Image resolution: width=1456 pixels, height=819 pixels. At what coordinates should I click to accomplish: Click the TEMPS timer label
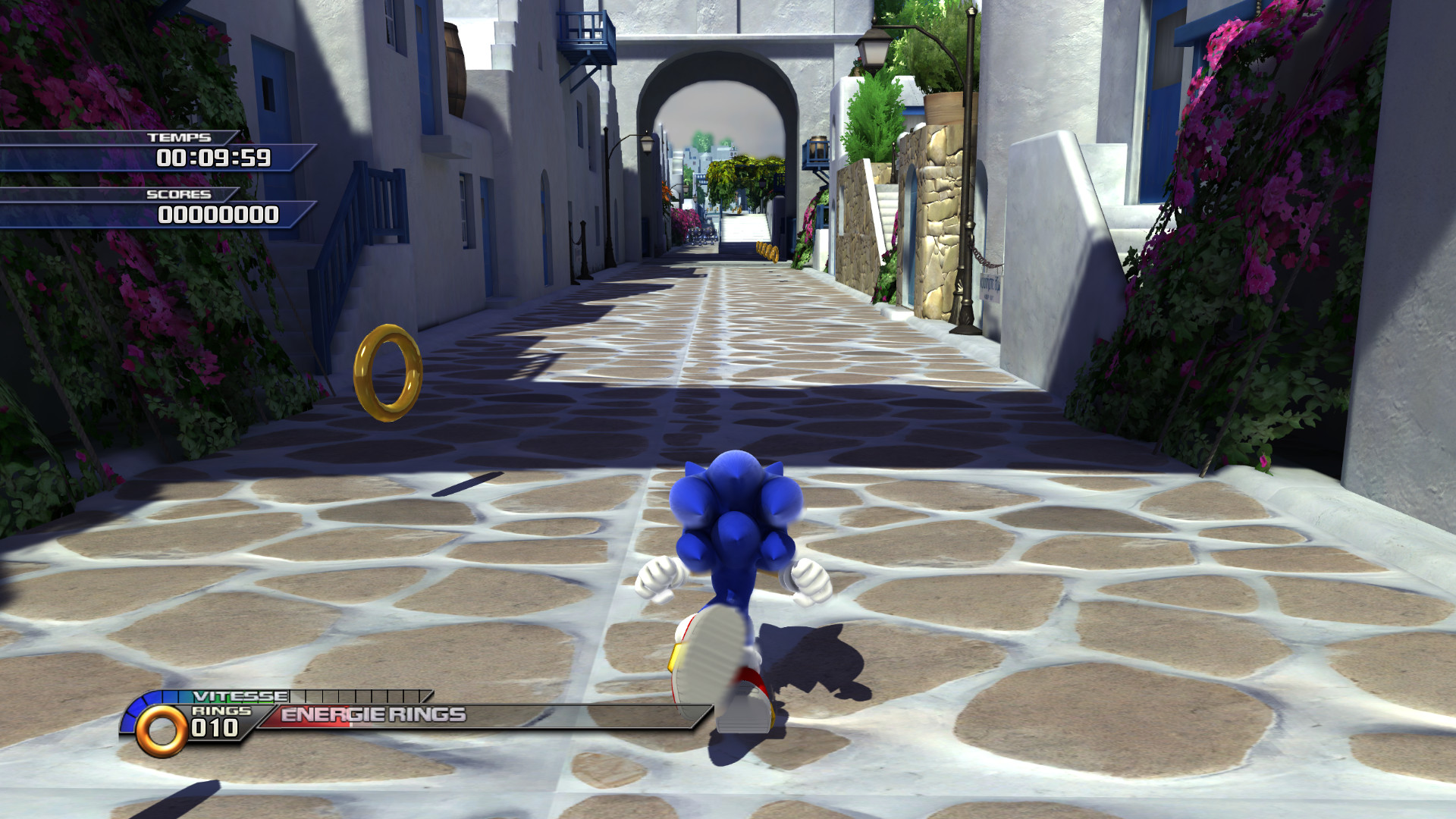(180, 139)
